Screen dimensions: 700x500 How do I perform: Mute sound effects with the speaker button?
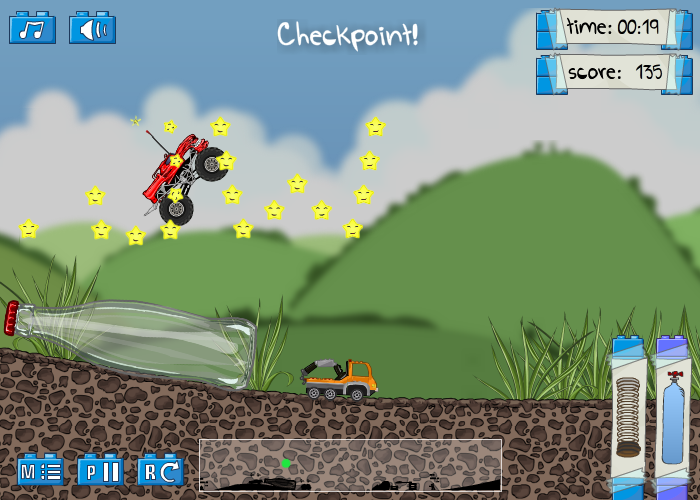pos(92,28)
